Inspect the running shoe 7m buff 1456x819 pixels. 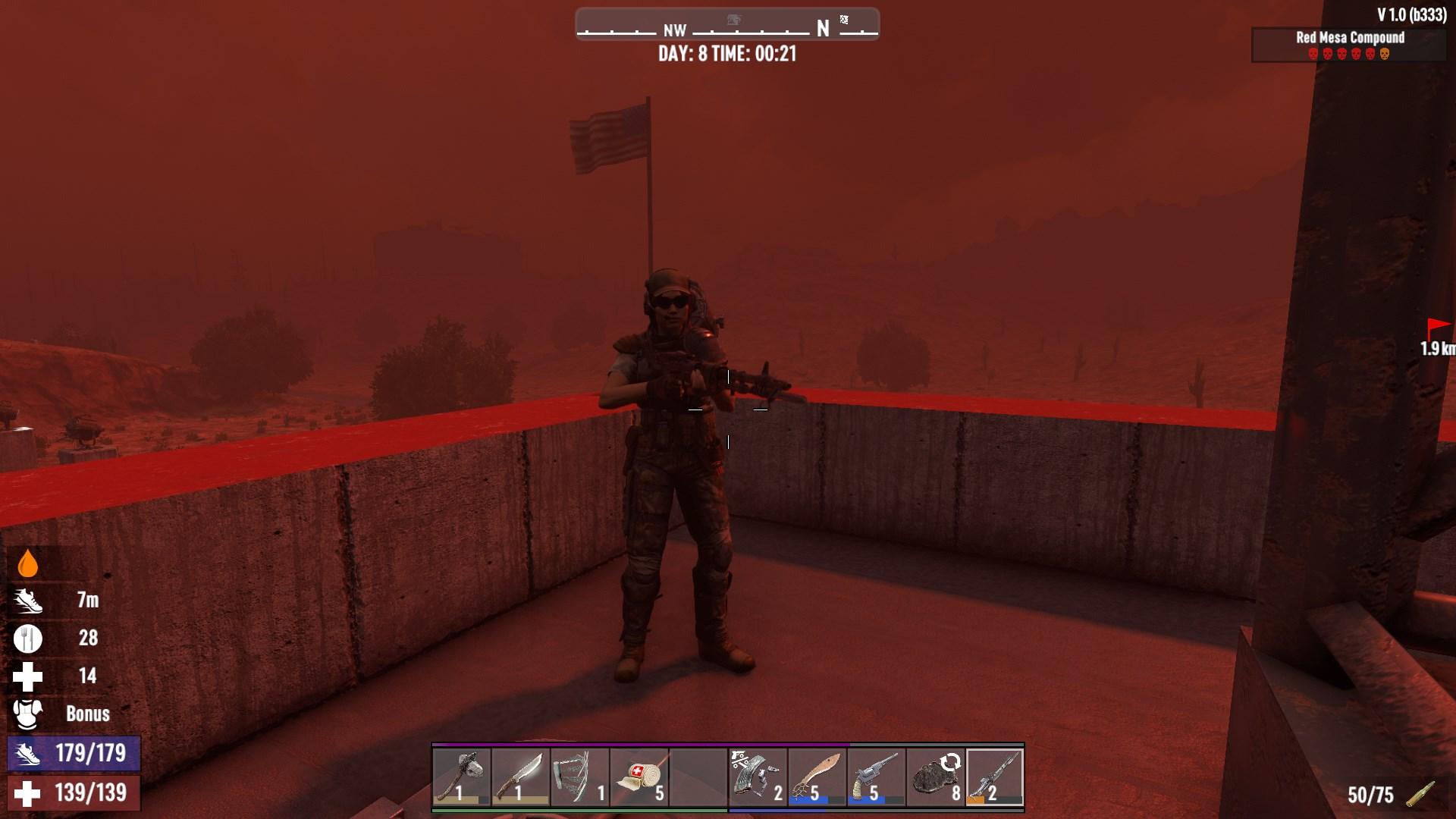click(28, 601)
